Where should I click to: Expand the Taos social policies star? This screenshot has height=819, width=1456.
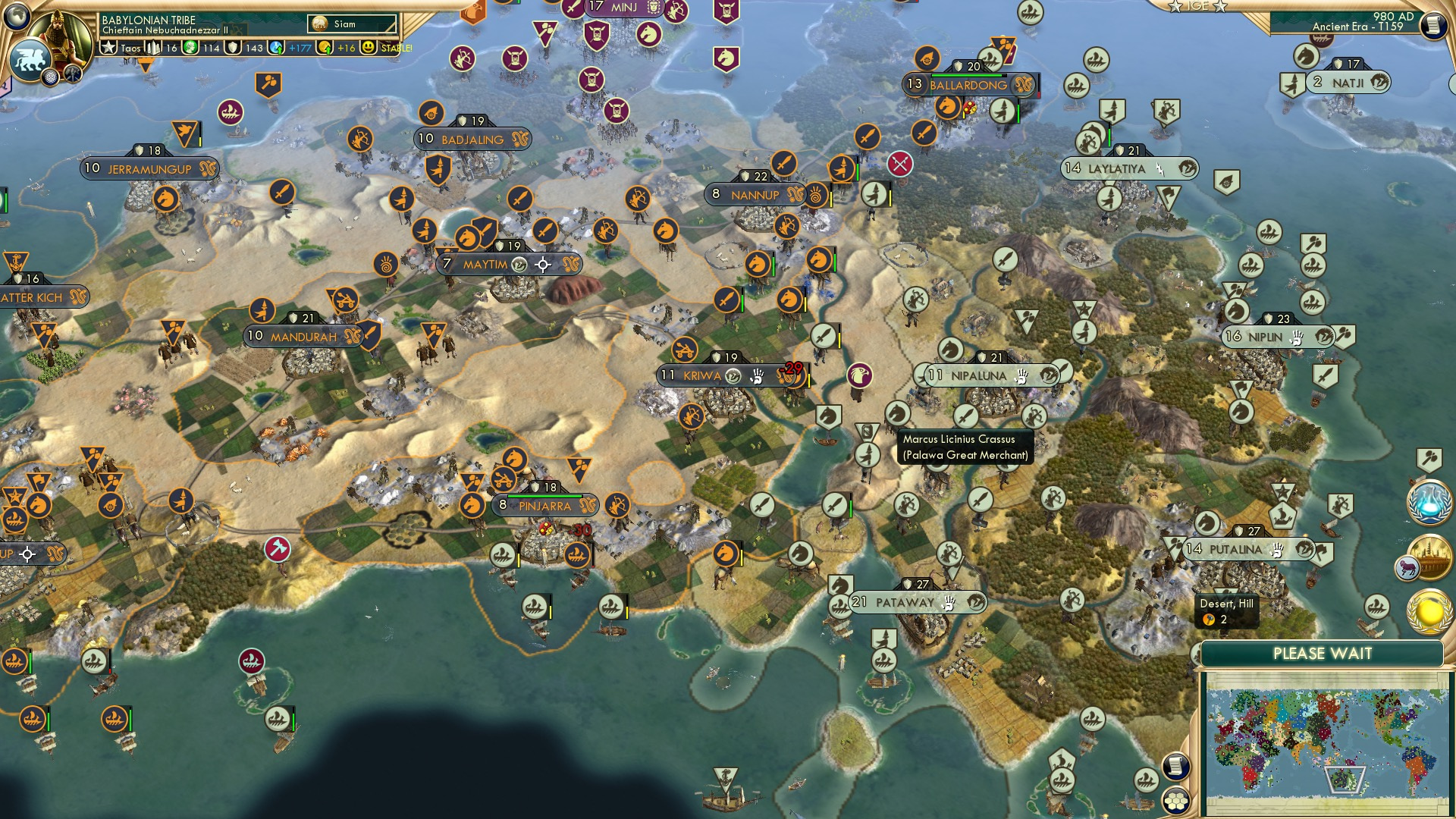[110, 48]
